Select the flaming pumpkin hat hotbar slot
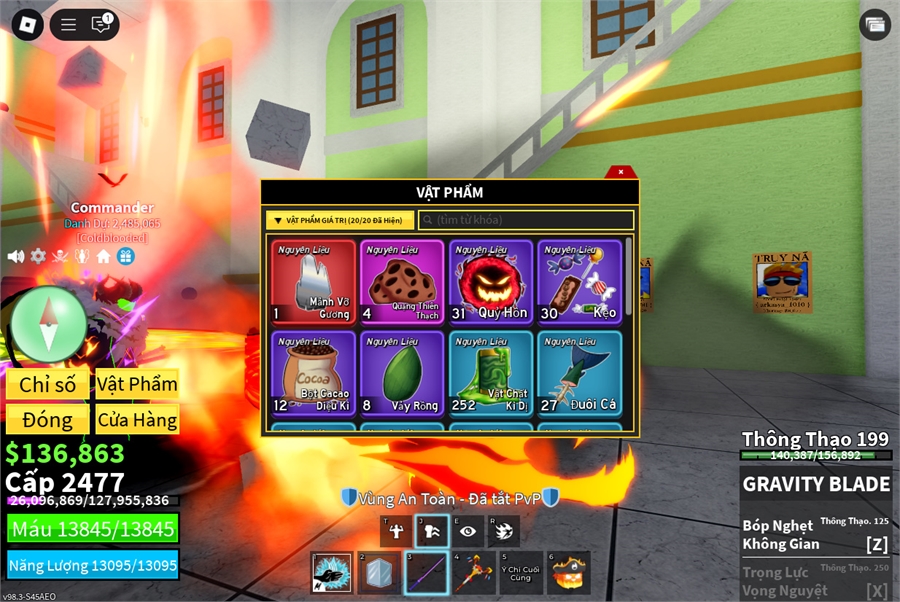 pyautogui.click(x=568, y=573)
